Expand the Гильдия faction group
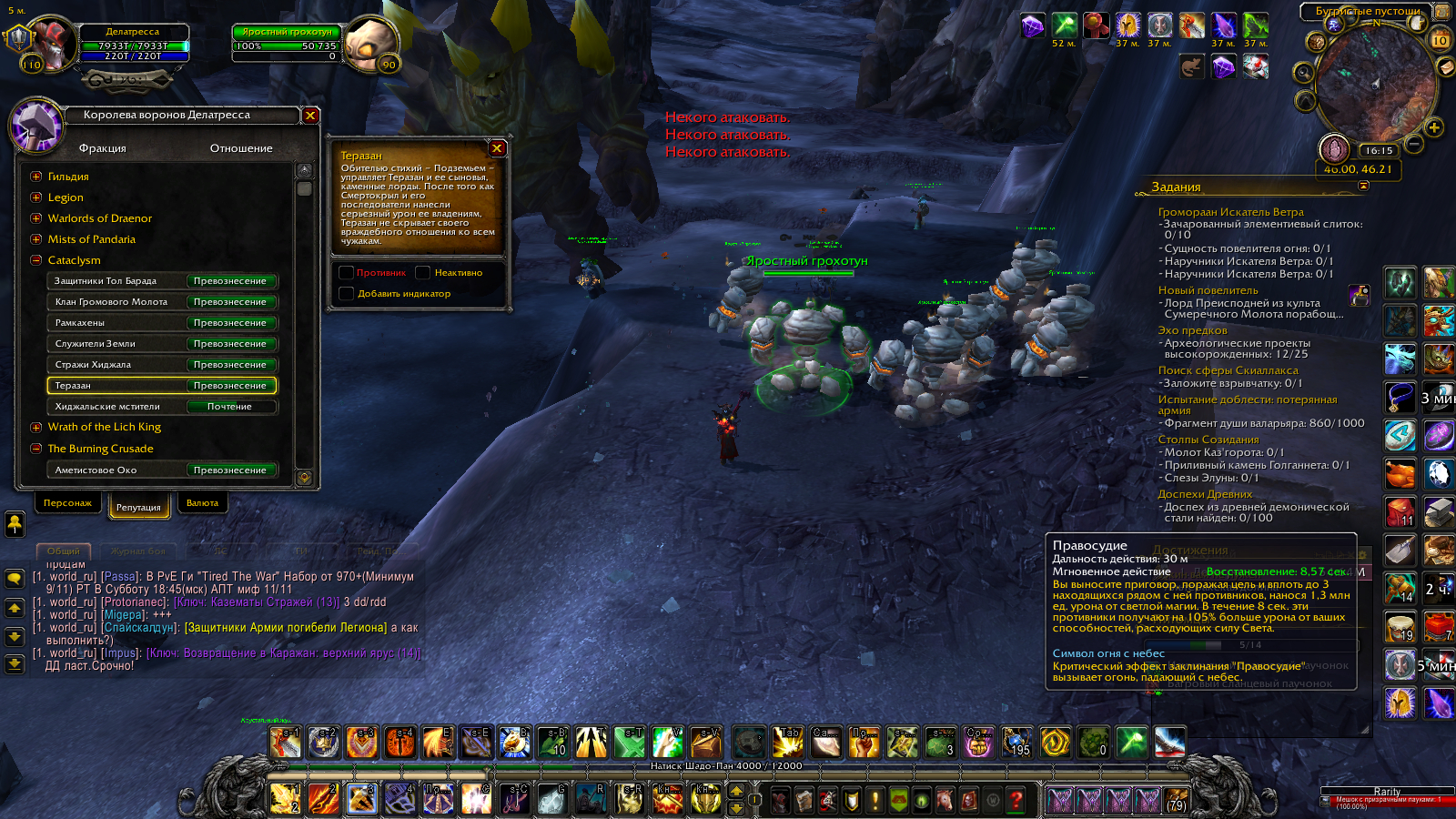1456x819 pixels. click(36, 177)
